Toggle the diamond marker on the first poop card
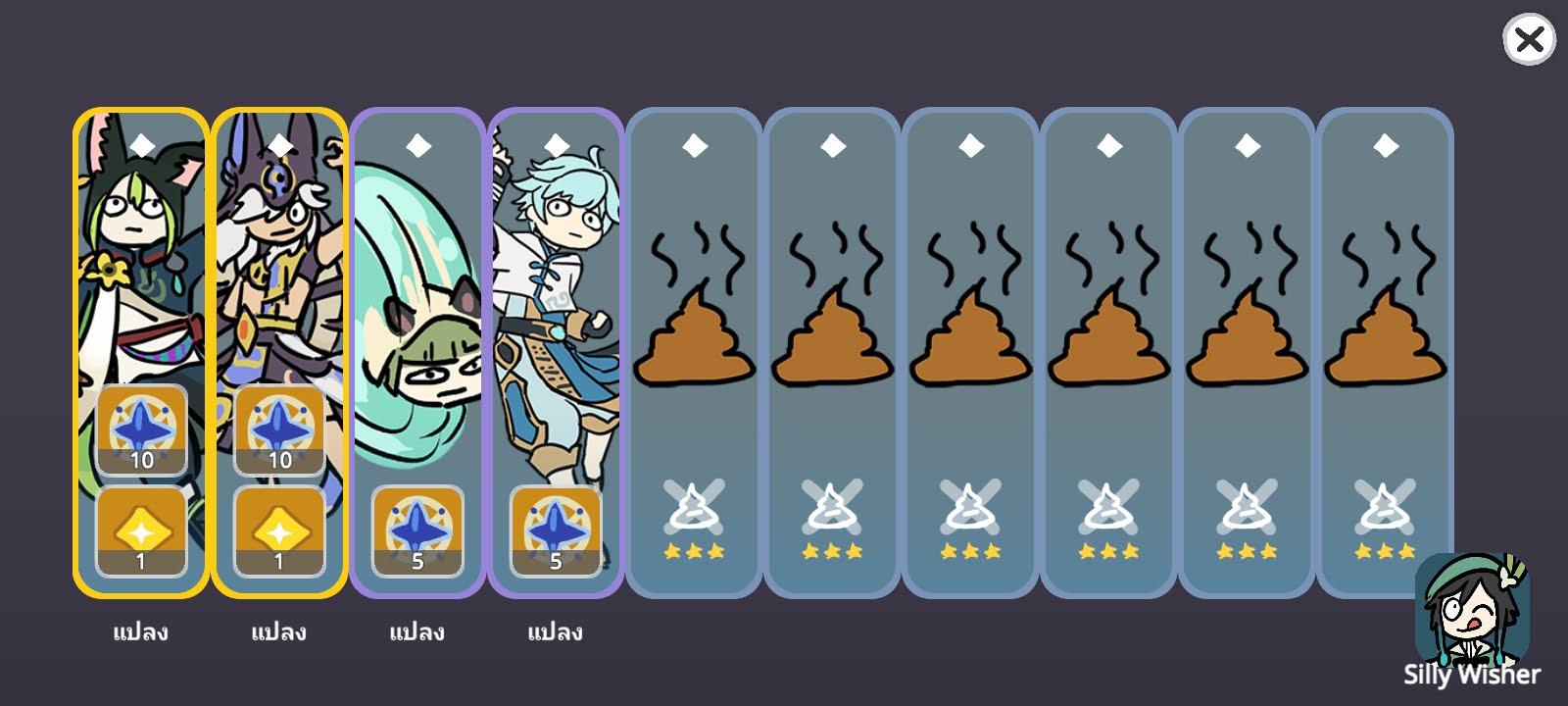The image size is (1568, 706). (694, 145)
